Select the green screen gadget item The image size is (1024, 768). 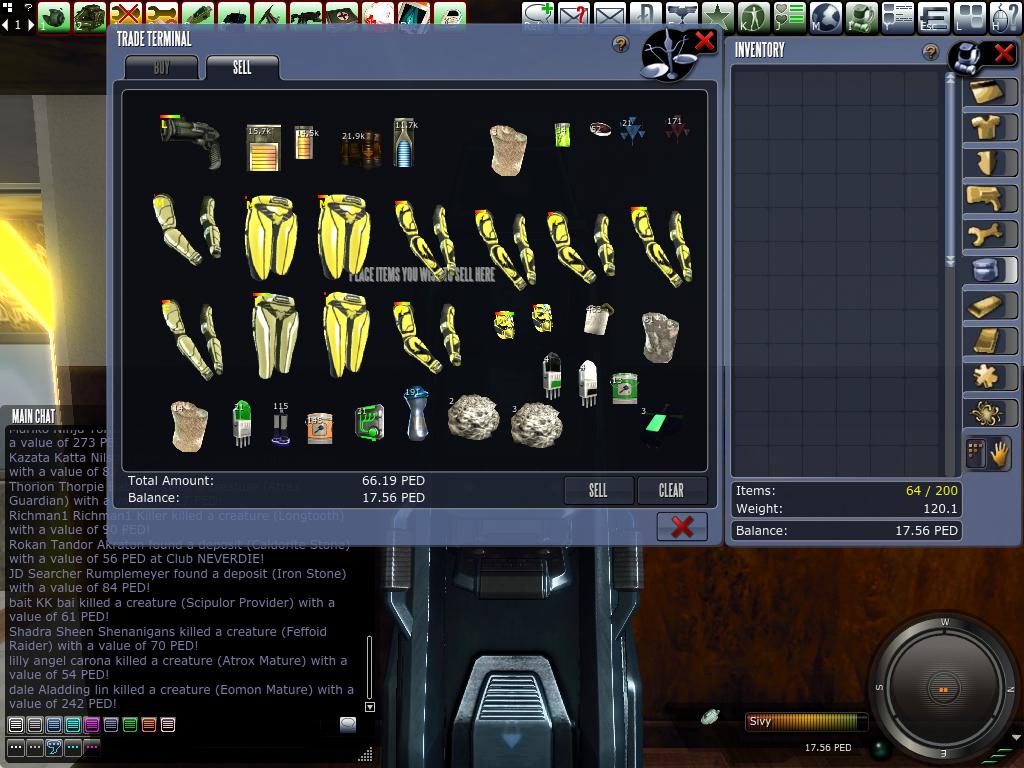tap(659, 424)
